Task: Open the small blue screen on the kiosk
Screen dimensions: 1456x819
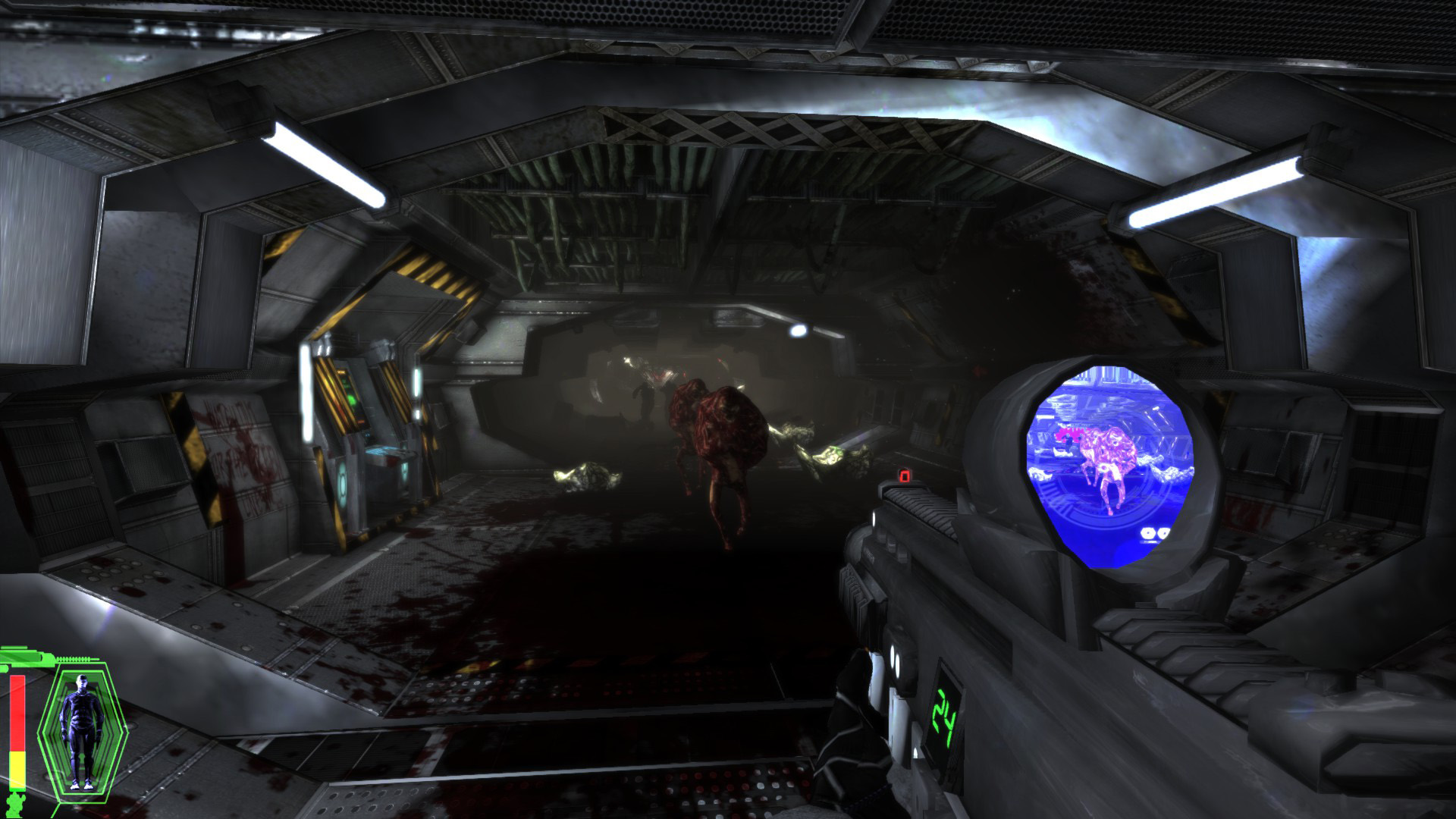Action: tap(369, 435)
